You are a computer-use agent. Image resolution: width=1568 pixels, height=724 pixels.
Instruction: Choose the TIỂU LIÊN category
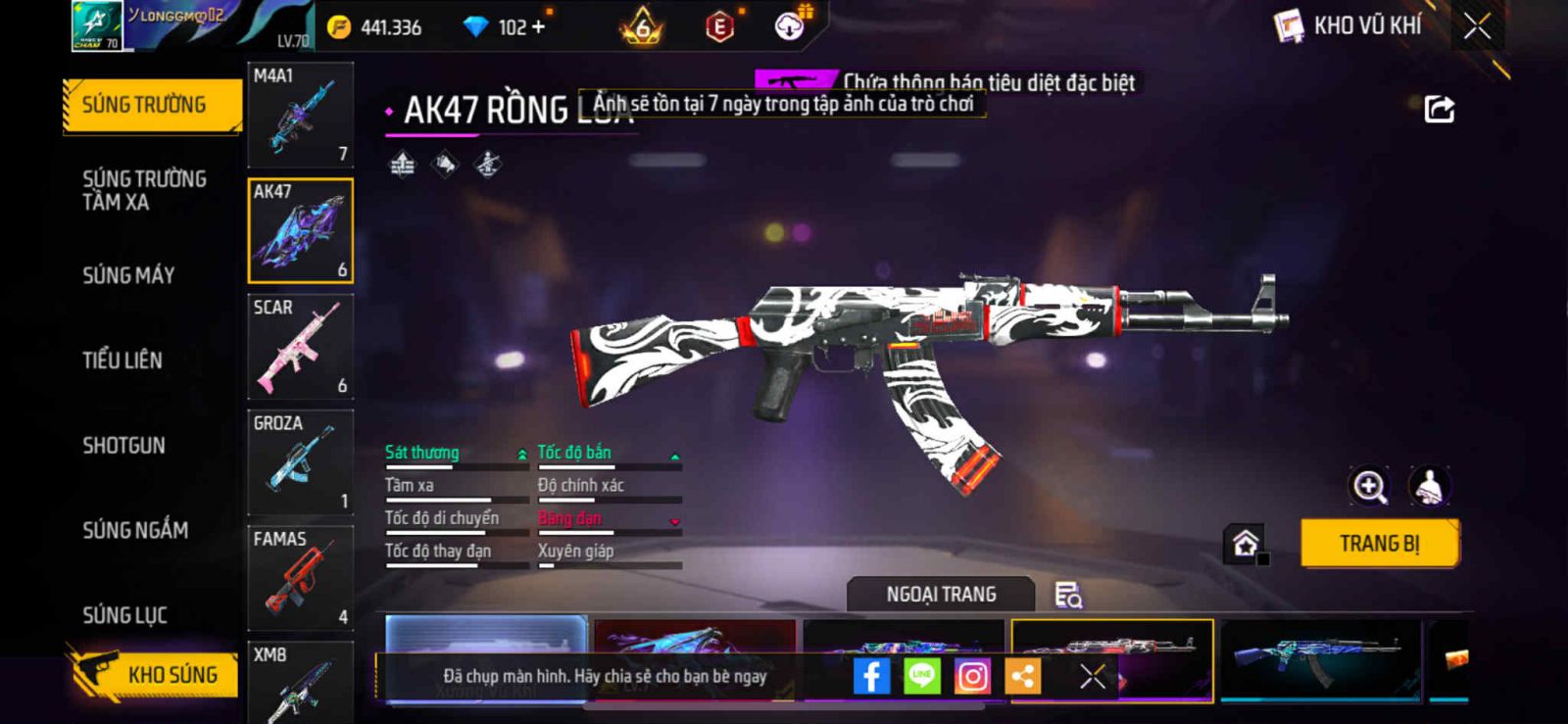pos(122,361)
